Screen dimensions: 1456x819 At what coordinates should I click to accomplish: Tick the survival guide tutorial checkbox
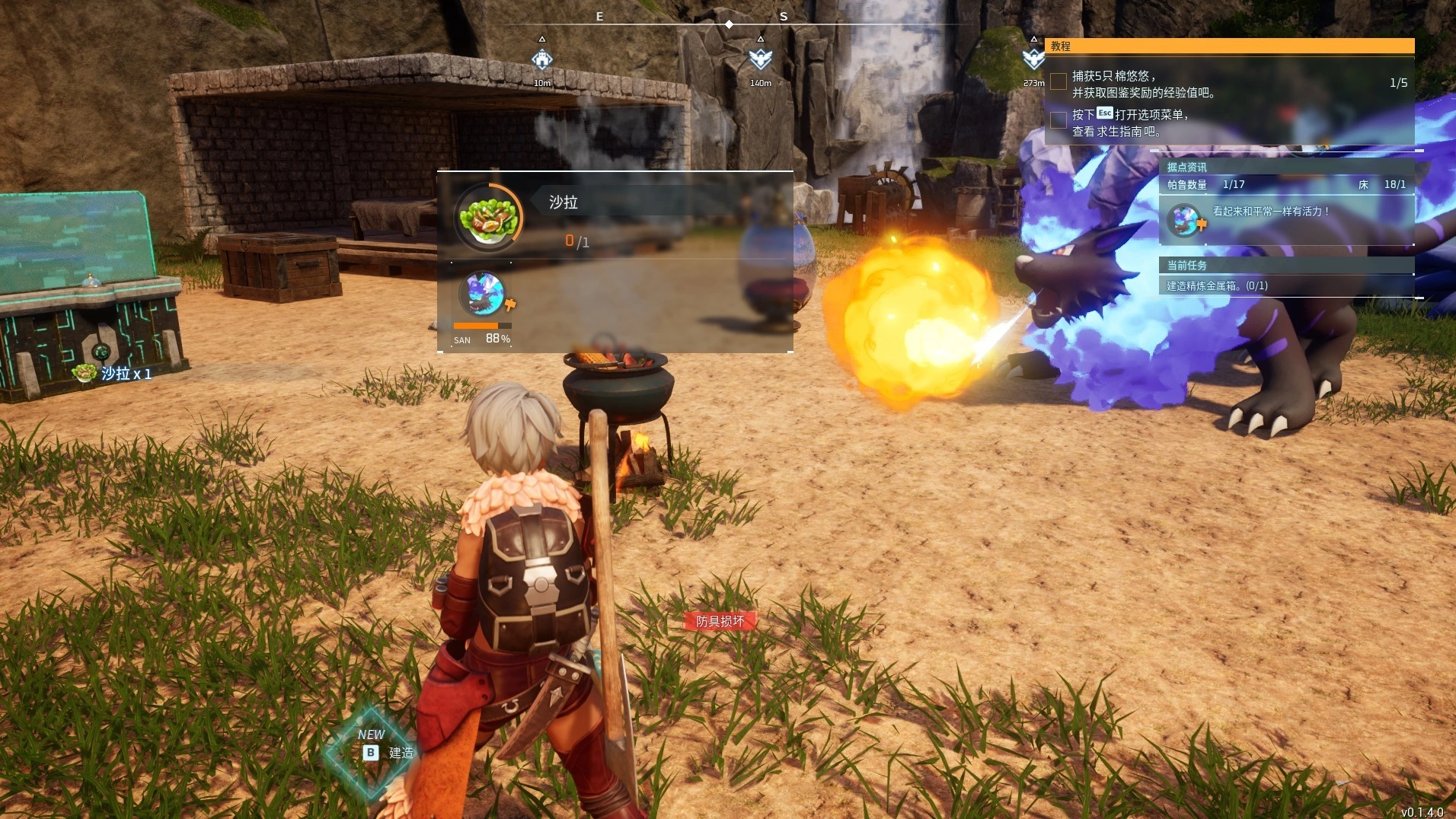coord(1058,120)
